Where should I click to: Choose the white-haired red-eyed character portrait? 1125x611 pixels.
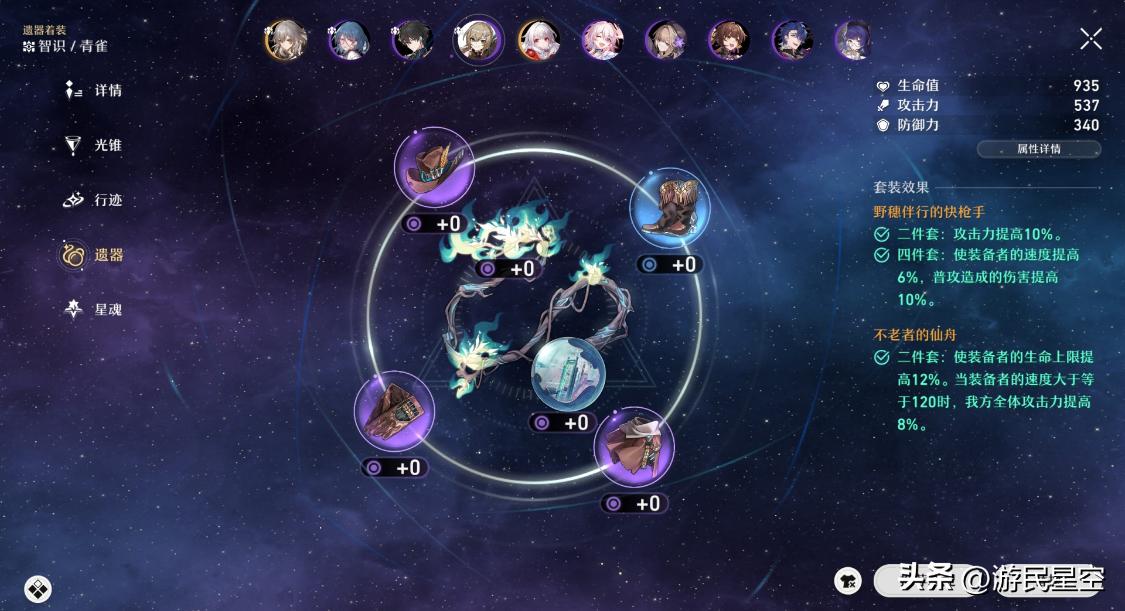pos(539,40)
